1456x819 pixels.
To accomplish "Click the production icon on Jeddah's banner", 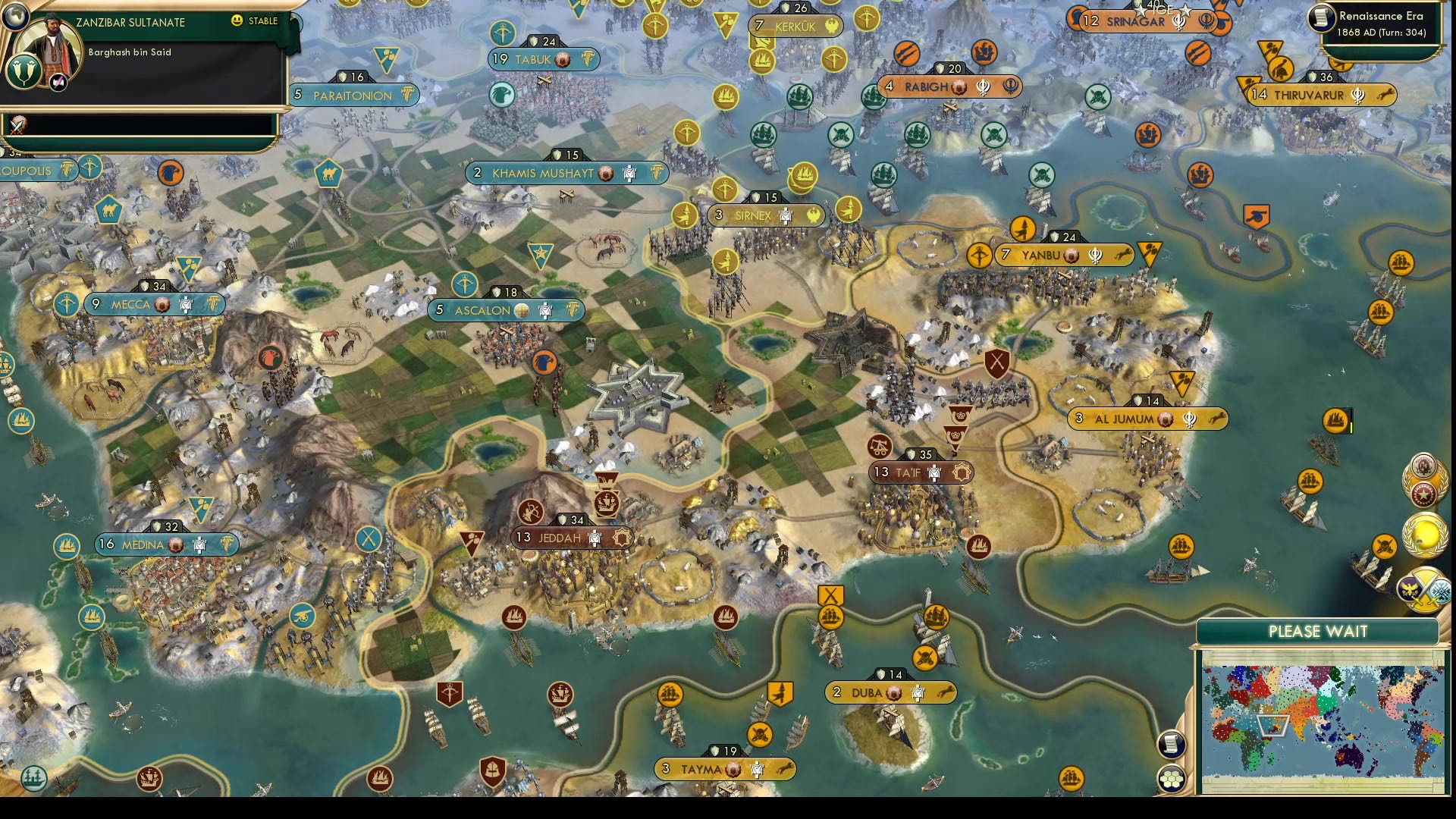I will (622, 538).
